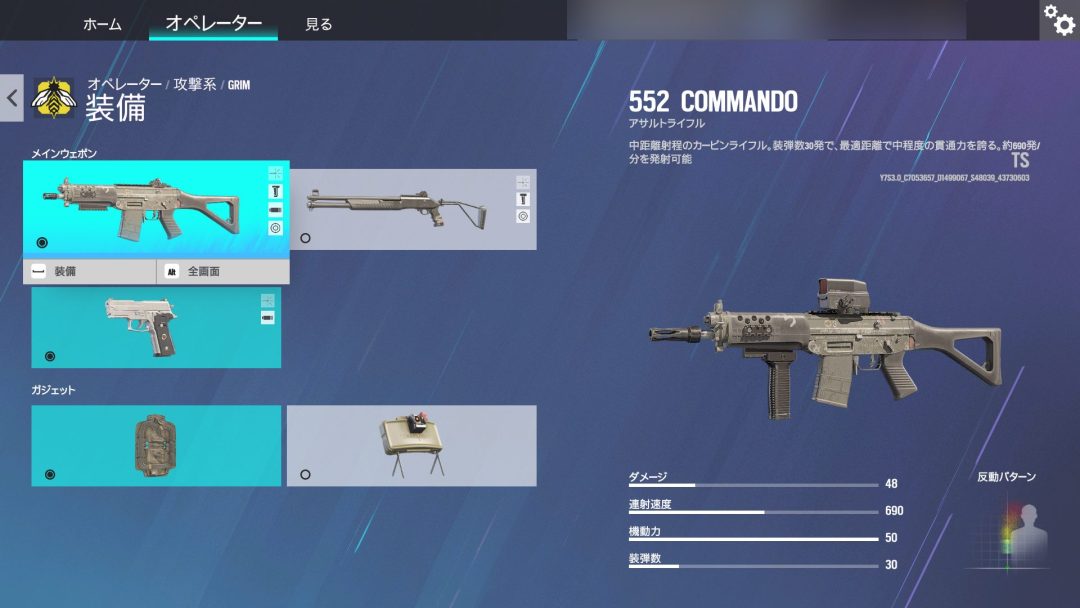
Task: Open the settings gear menu
Action: point(1059,19)
